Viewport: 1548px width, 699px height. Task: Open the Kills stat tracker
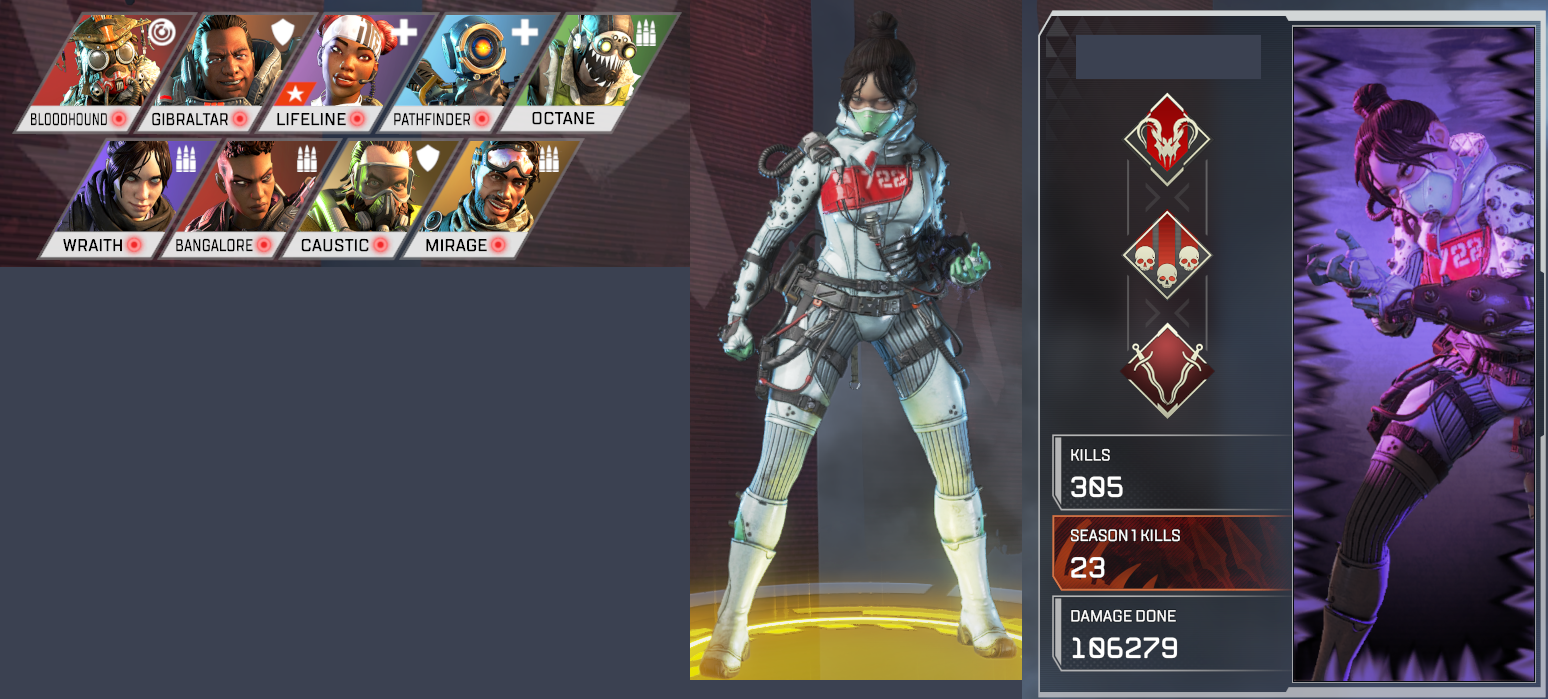coord(1172,473)
